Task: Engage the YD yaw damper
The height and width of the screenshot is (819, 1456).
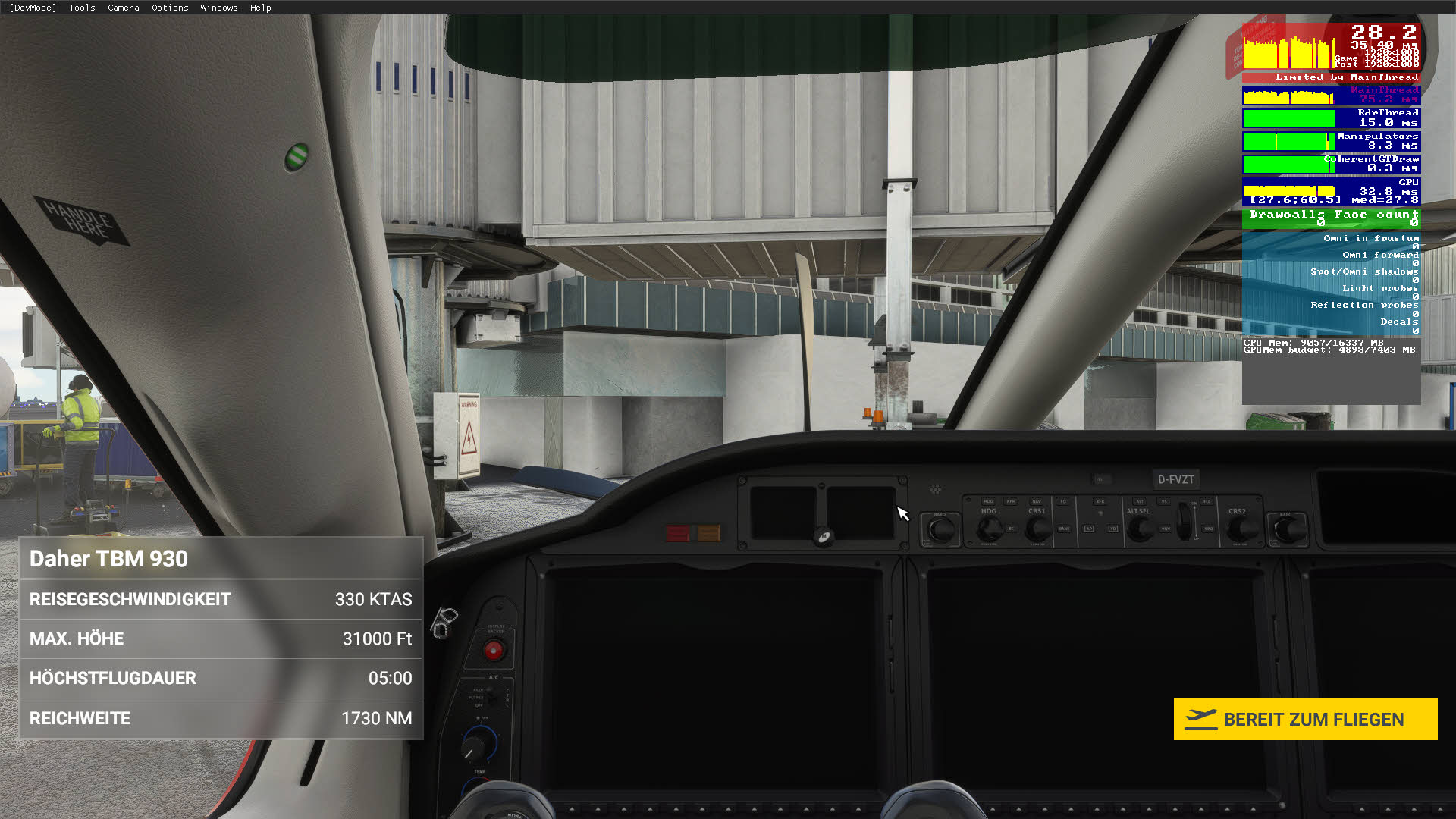Action: point(1113,529)
